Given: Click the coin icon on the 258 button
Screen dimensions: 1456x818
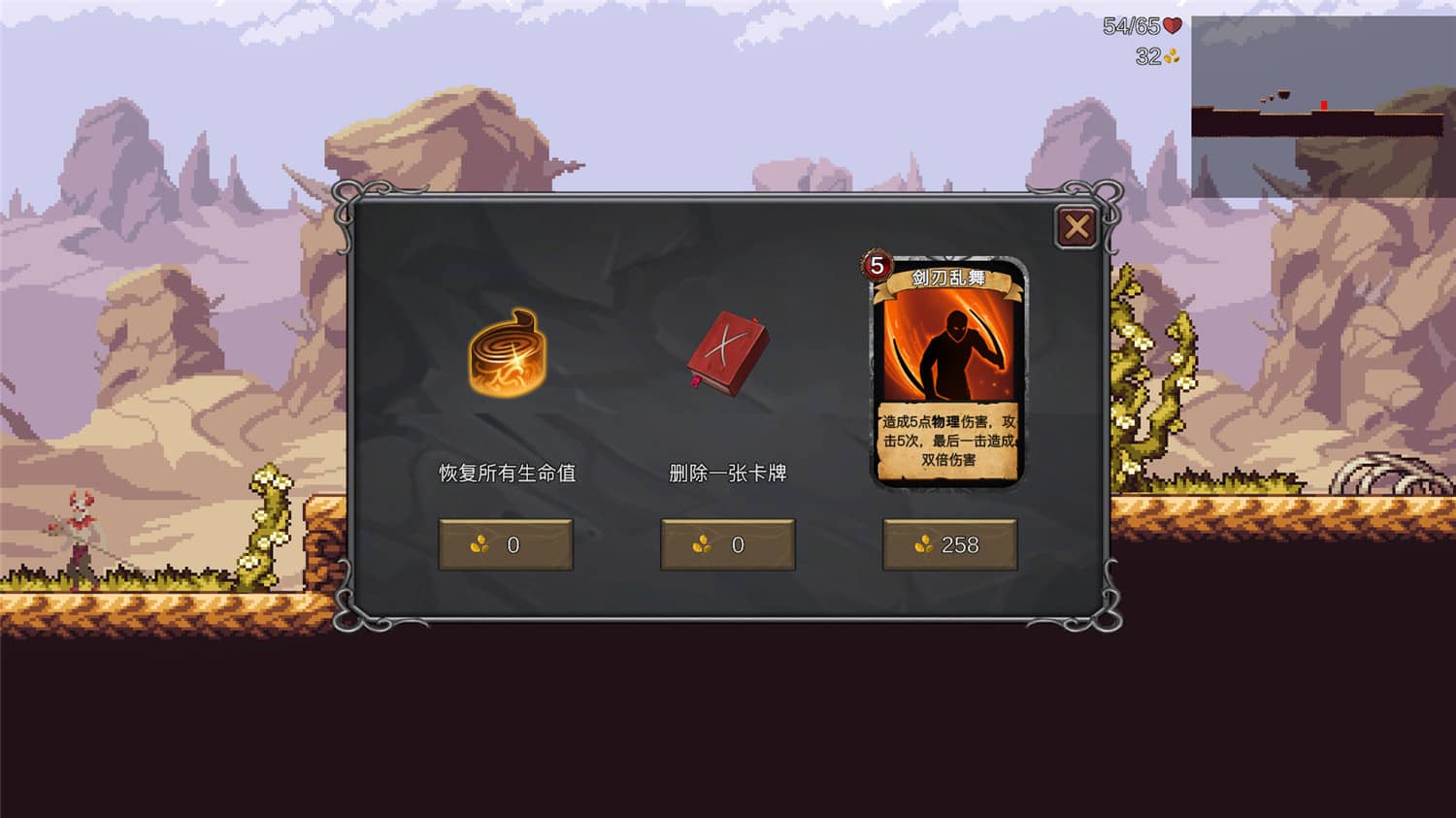Looking at the screenshot, I should [x=921, y=545].
